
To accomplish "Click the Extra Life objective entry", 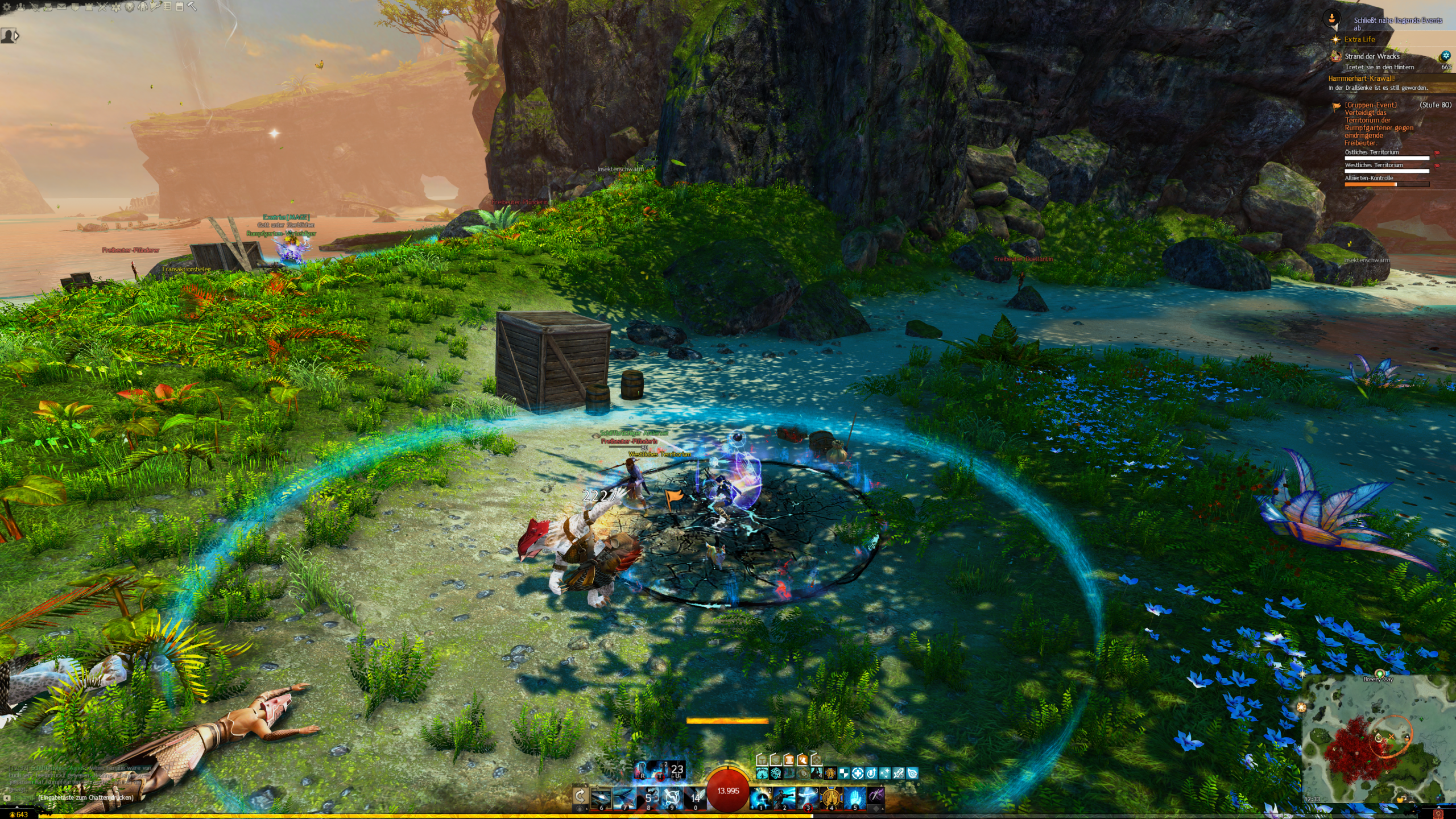I will pos(1359,39).
